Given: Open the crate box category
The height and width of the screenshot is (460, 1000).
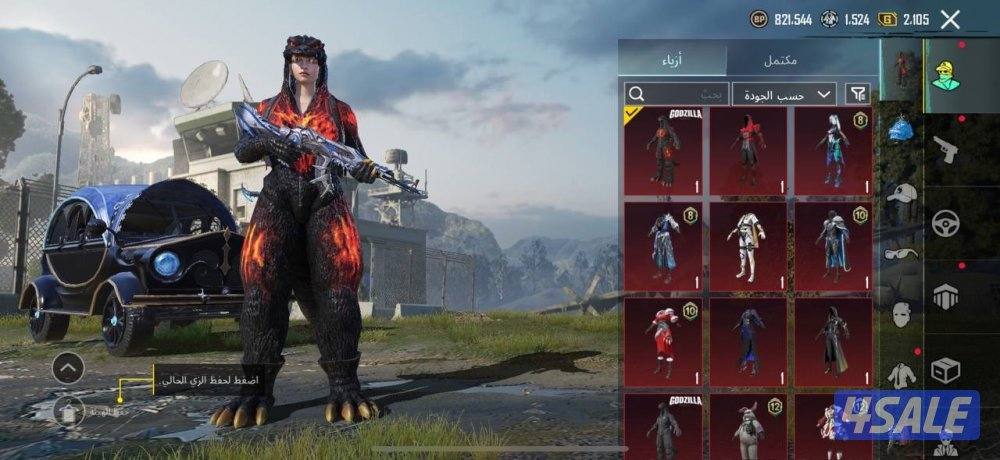Looking at the screenshot, I should pos(946,370).
